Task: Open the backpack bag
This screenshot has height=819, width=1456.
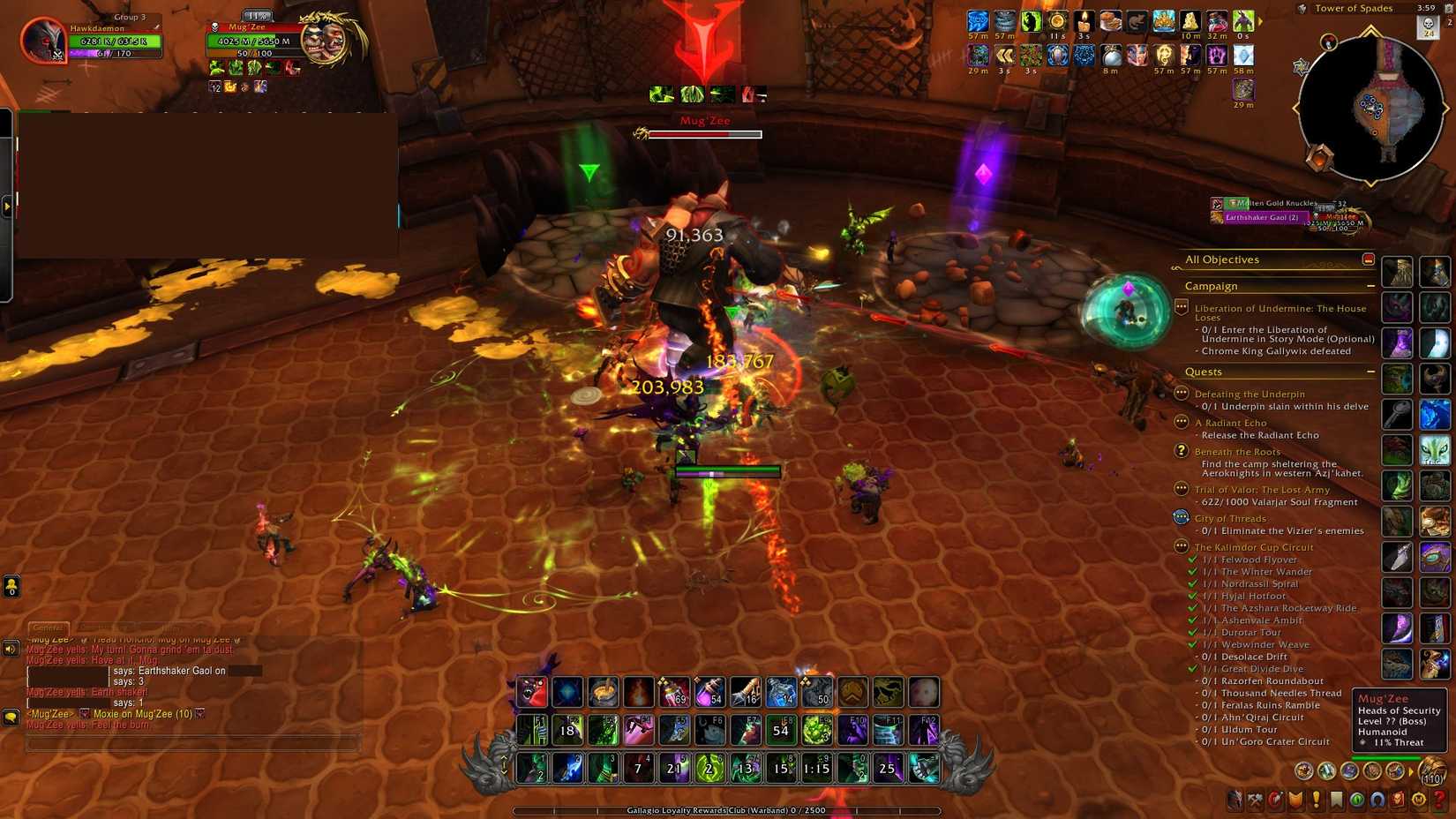Action: pos(1432,772)
